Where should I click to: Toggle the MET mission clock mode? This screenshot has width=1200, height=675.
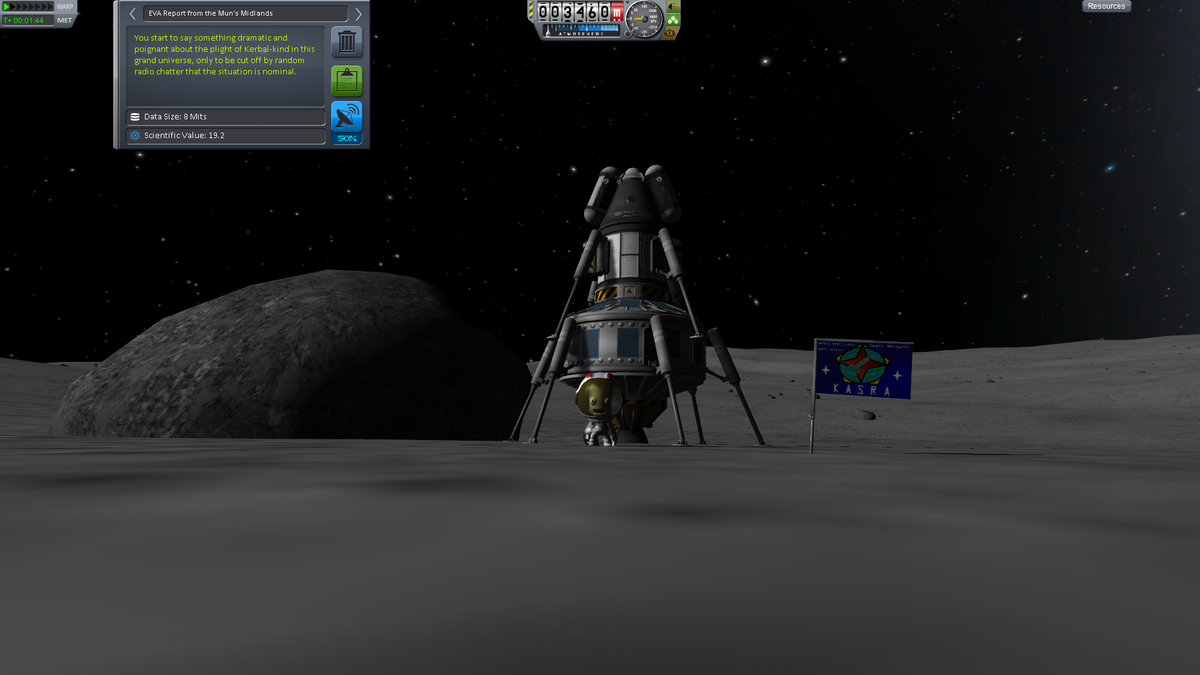click(x=65, y=20)
